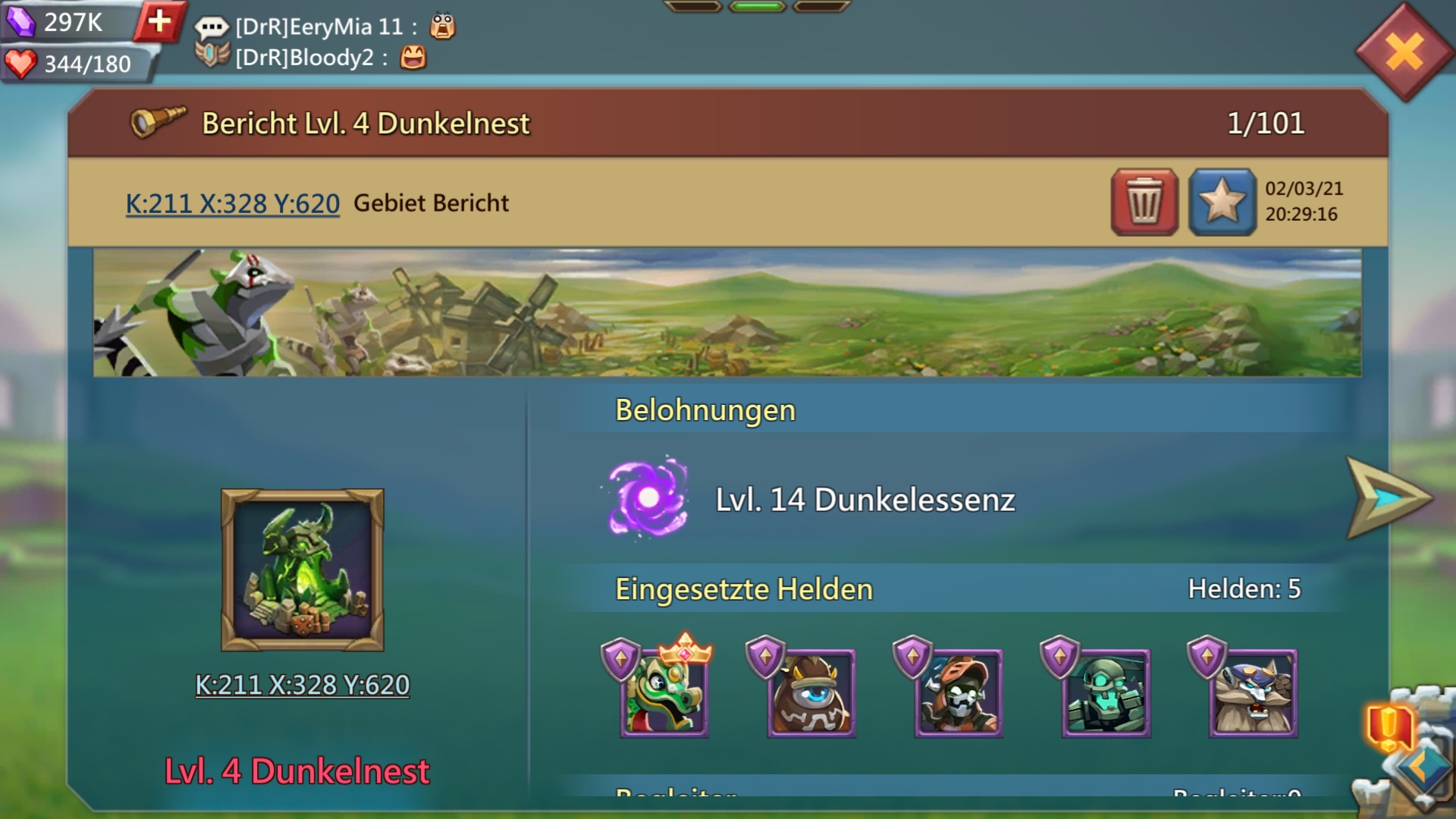Screen dimensions: 1456x819
Task: Choose the white-bearded hero with goggles
Action: click(1252, 692)
